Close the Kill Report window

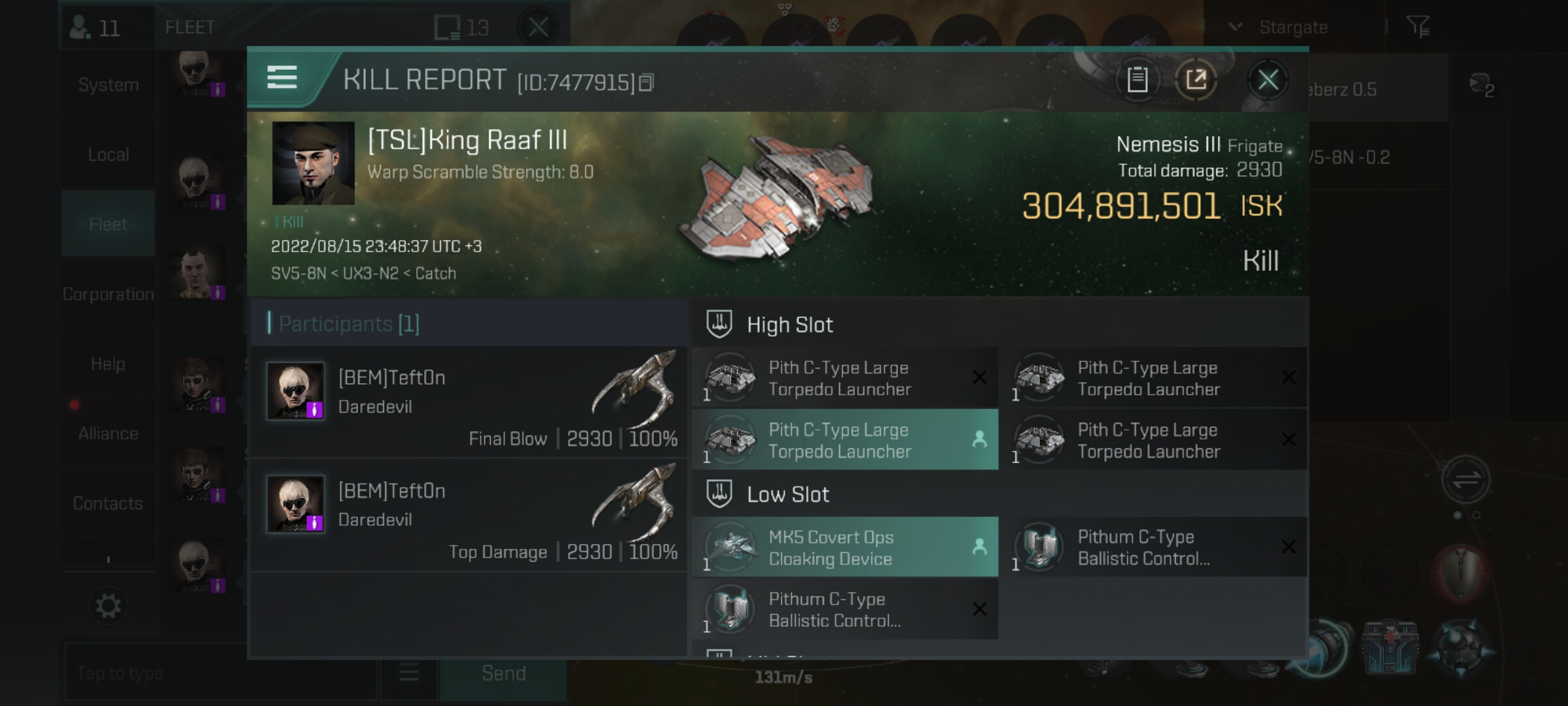(1267, 80)
